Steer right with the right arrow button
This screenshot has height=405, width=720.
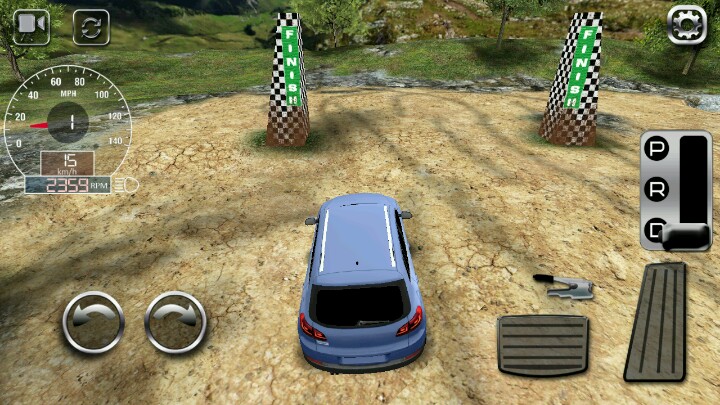pyautogui.click(x=176, y=322)
